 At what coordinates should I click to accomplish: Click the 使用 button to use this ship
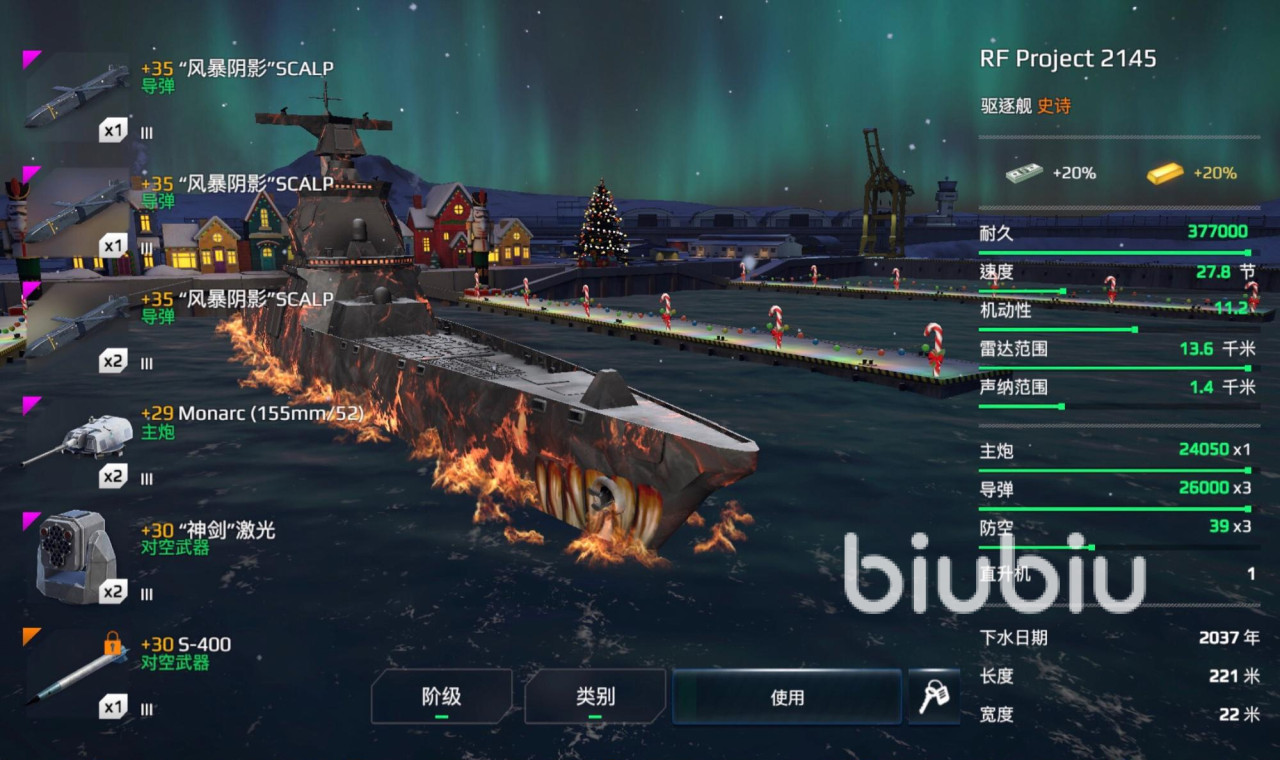point(787,697)
